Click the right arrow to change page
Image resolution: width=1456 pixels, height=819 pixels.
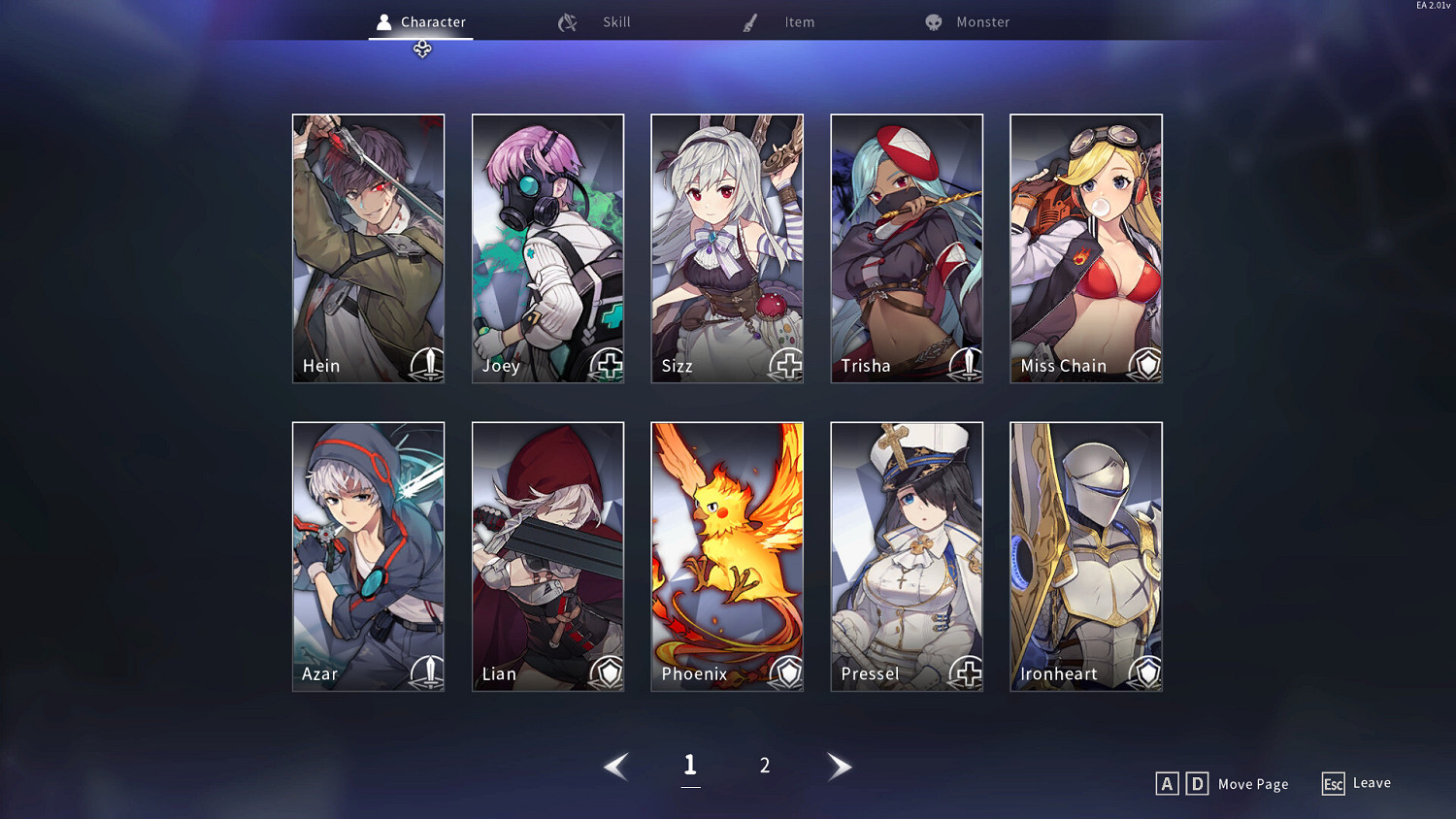pos(840,766)
